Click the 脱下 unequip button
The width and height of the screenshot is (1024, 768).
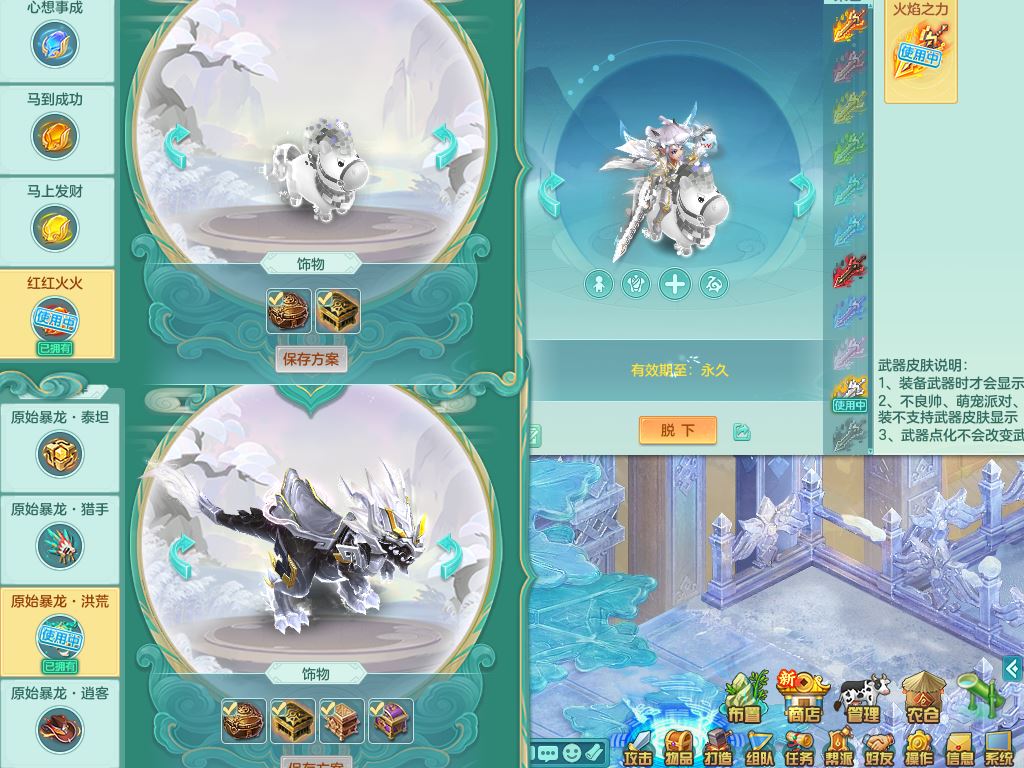point(678,430)
